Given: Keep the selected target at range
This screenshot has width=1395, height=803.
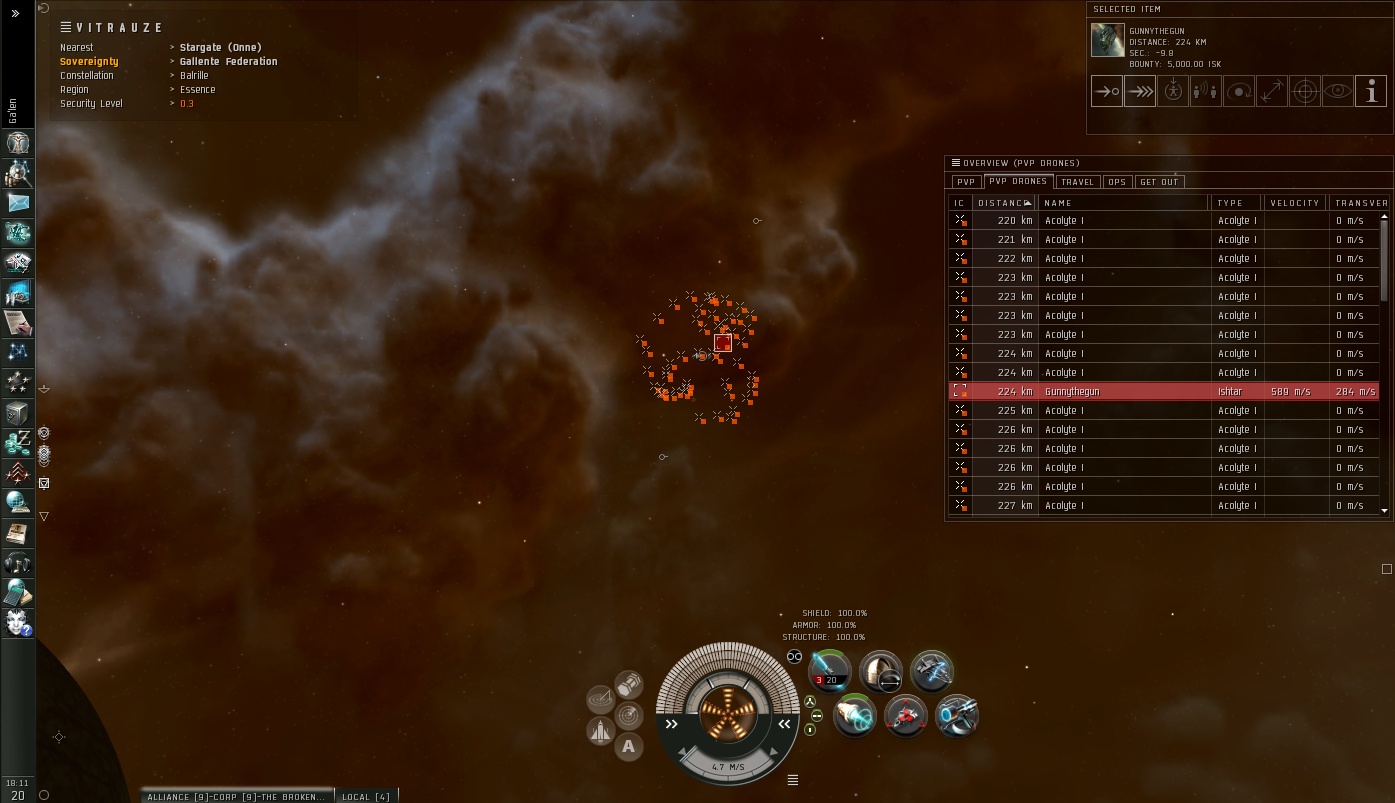Looking at the screenshot, I should click(x=1272, y=92).
